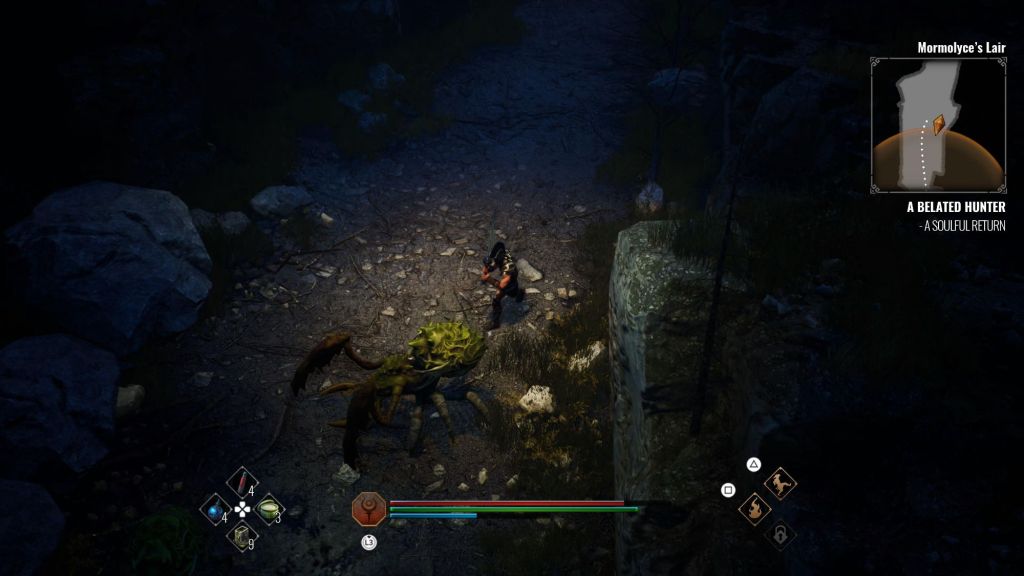Click the locked ability slot

(x=779, y=536)
